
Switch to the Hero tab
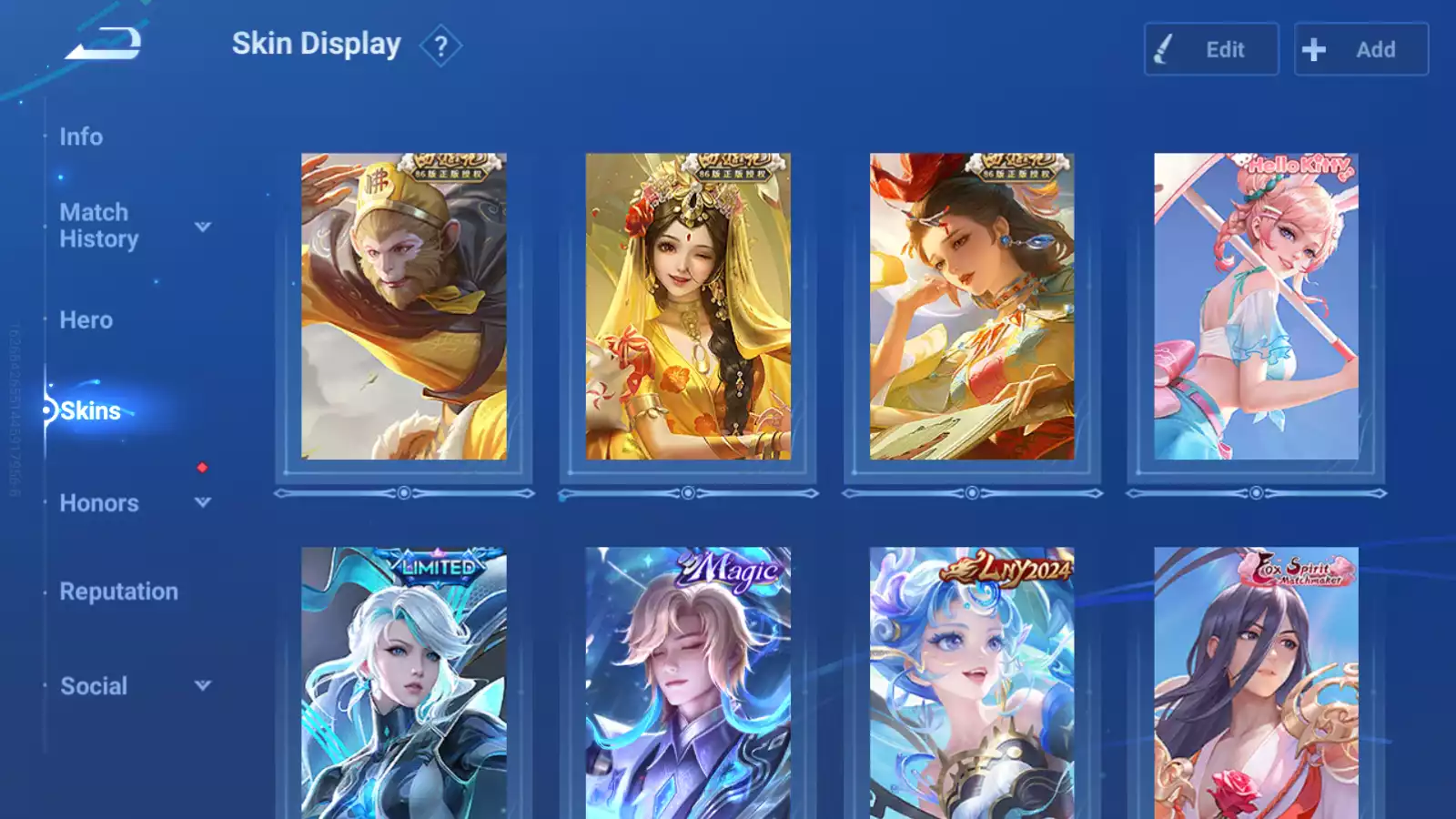tap(86, 320)
